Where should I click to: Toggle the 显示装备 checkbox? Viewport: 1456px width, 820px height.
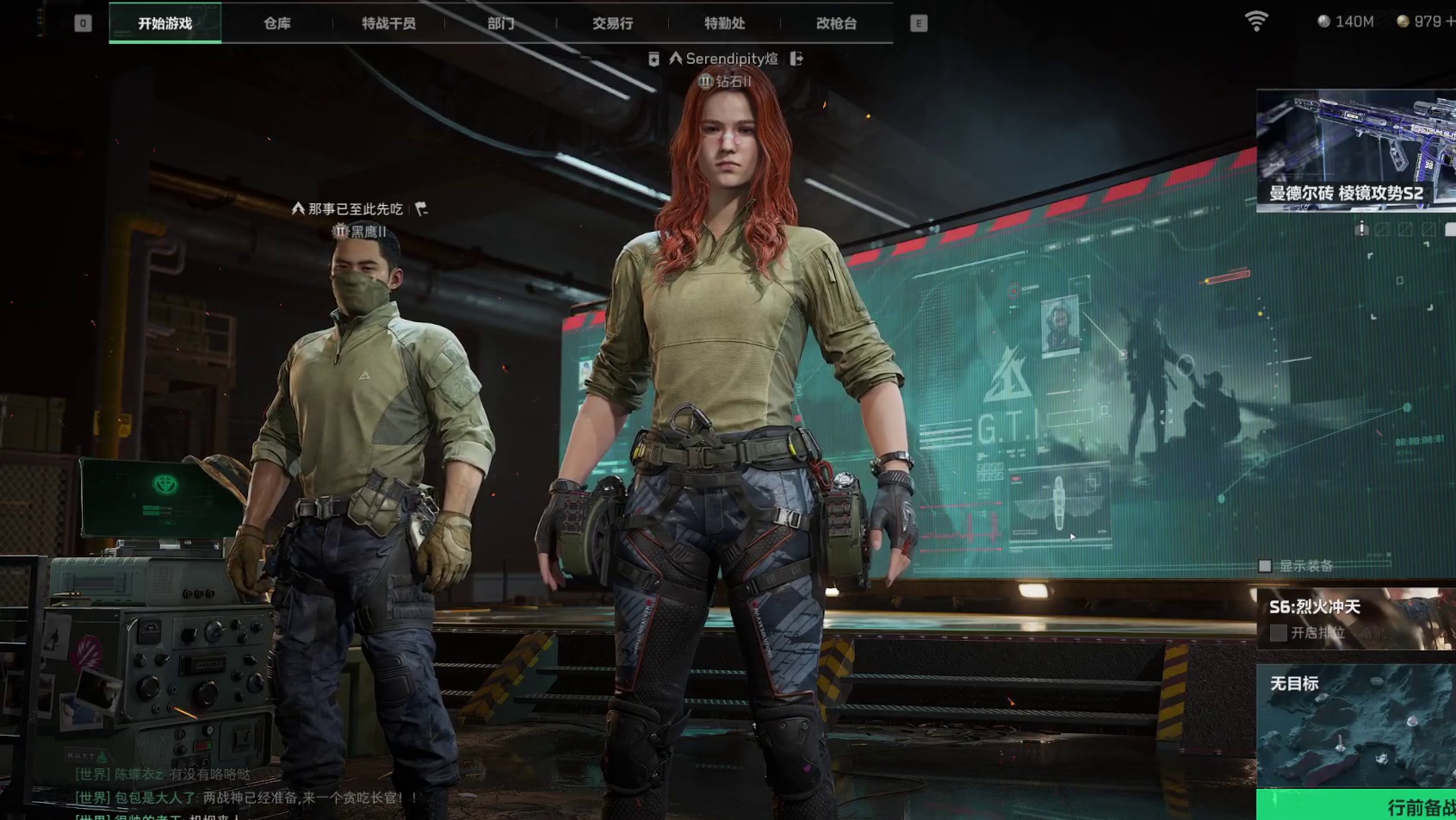pyautogui.click(x=1265, y=566)
